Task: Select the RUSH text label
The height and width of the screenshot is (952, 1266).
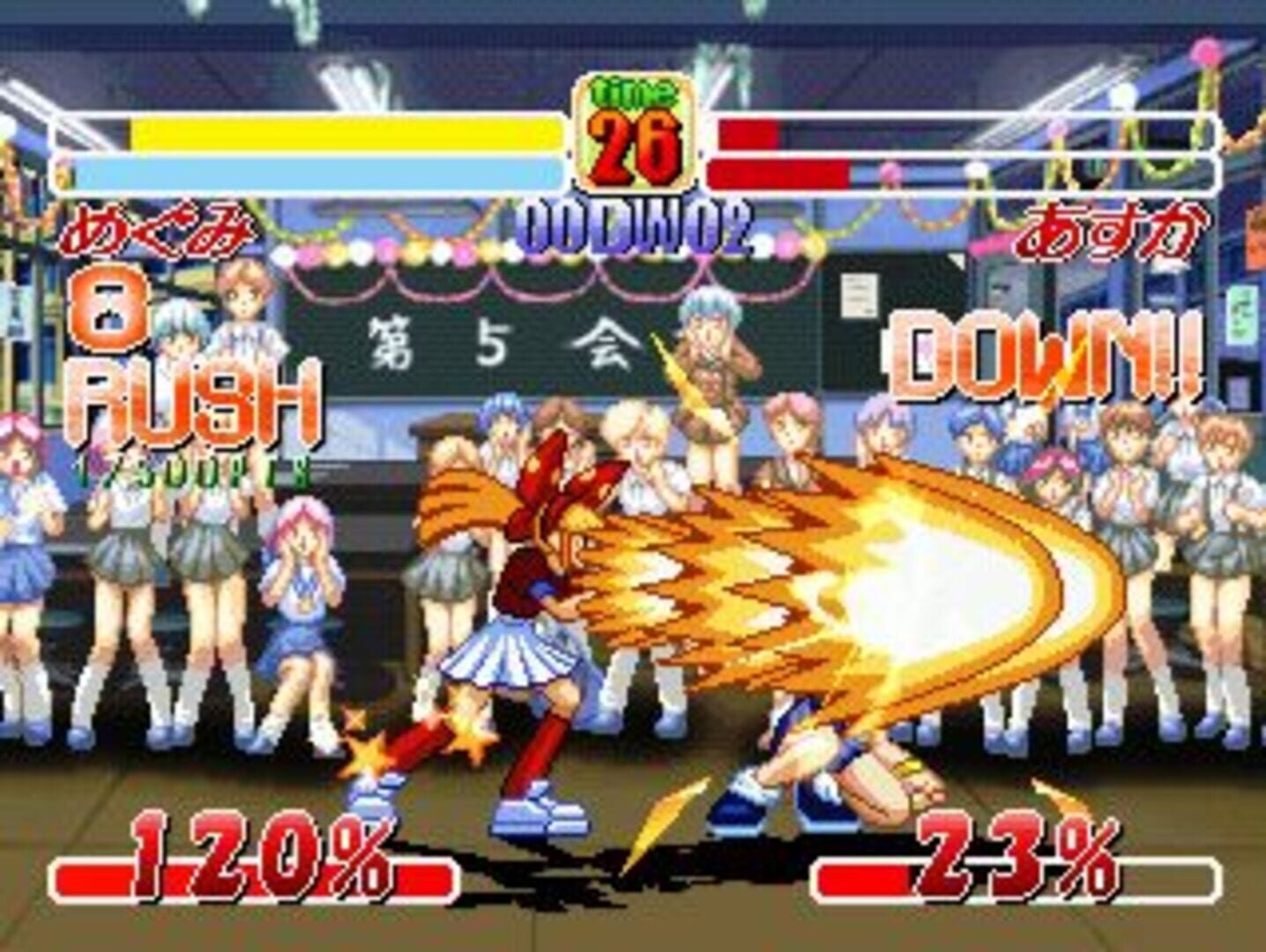Action: [x=194, y=401]
